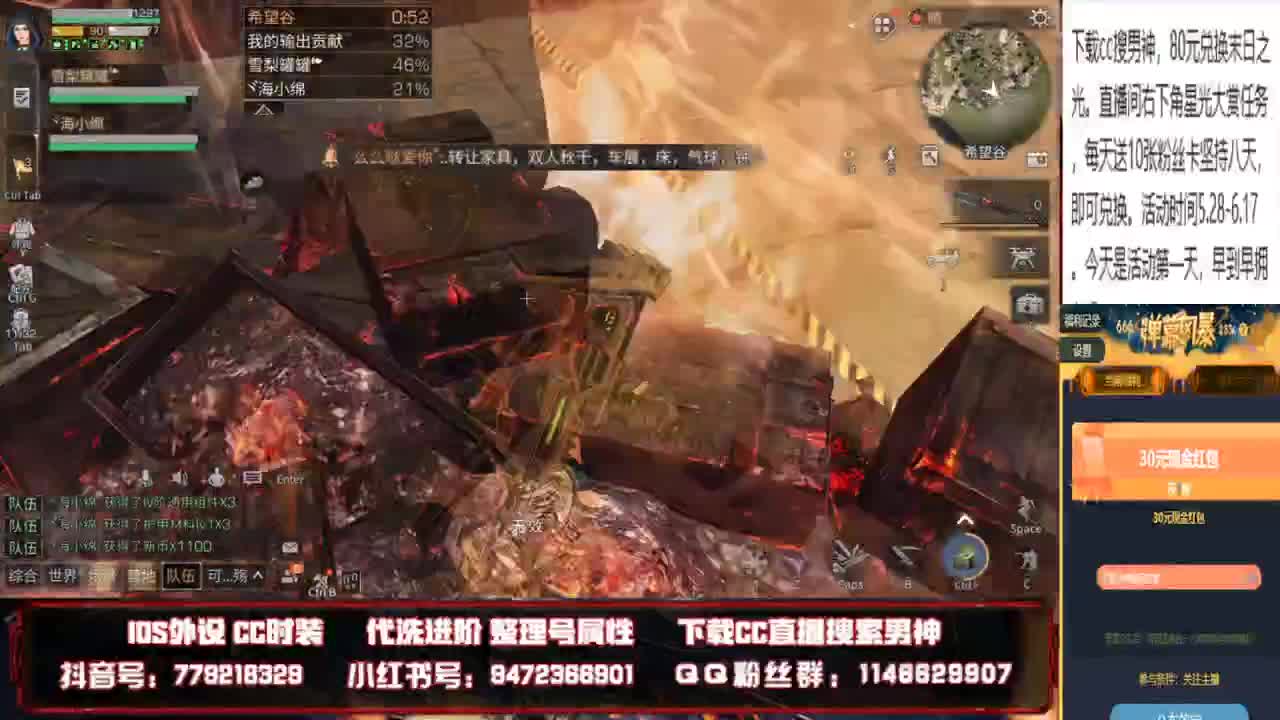The width and height of the screenshot is (1280, 720).
Task: Open the mail envelope above the chat tabs
Action: [x=288, y=547]
